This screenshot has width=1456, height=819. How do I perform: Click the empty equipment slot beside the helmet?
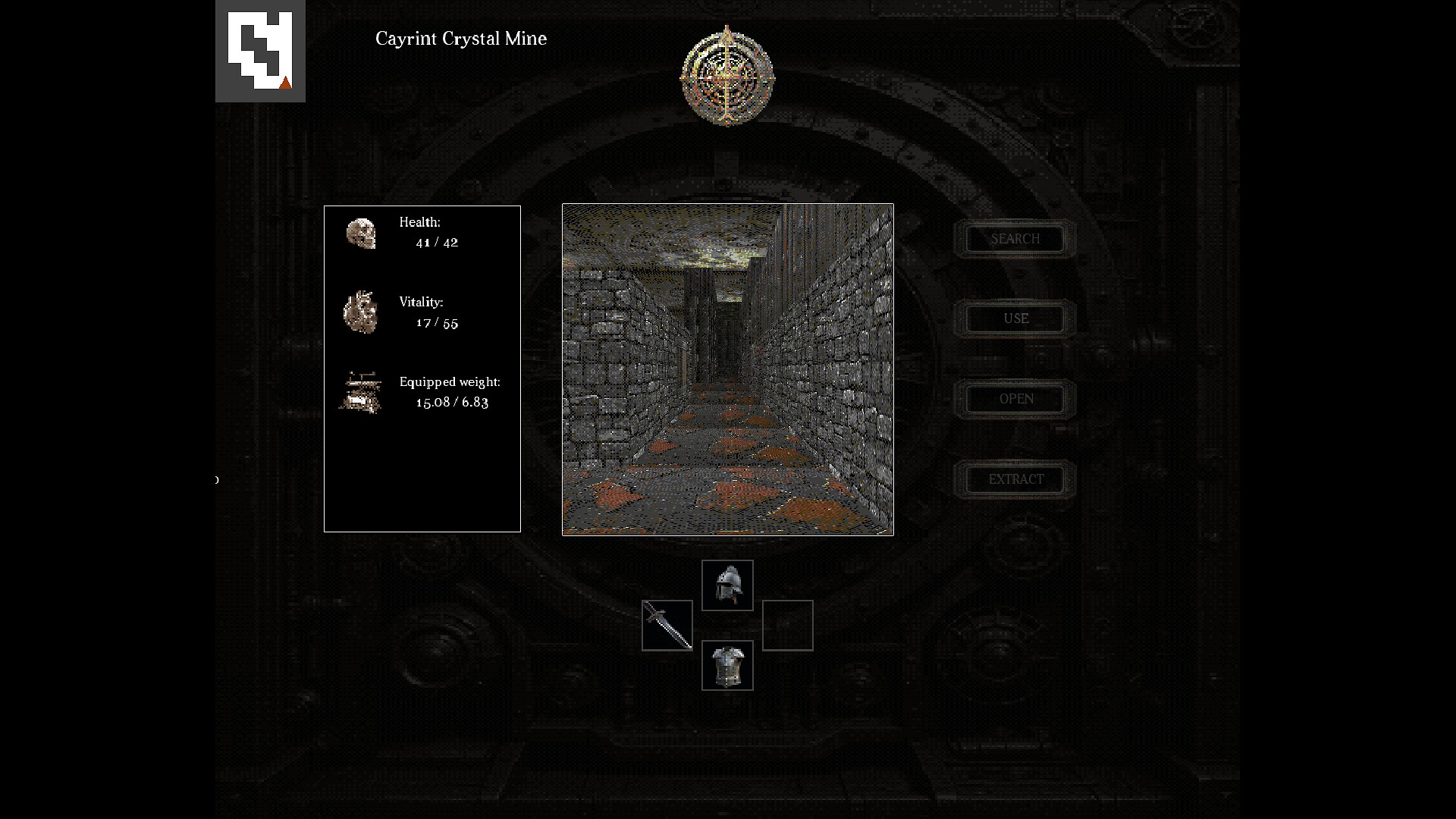[x=788, y=626]
